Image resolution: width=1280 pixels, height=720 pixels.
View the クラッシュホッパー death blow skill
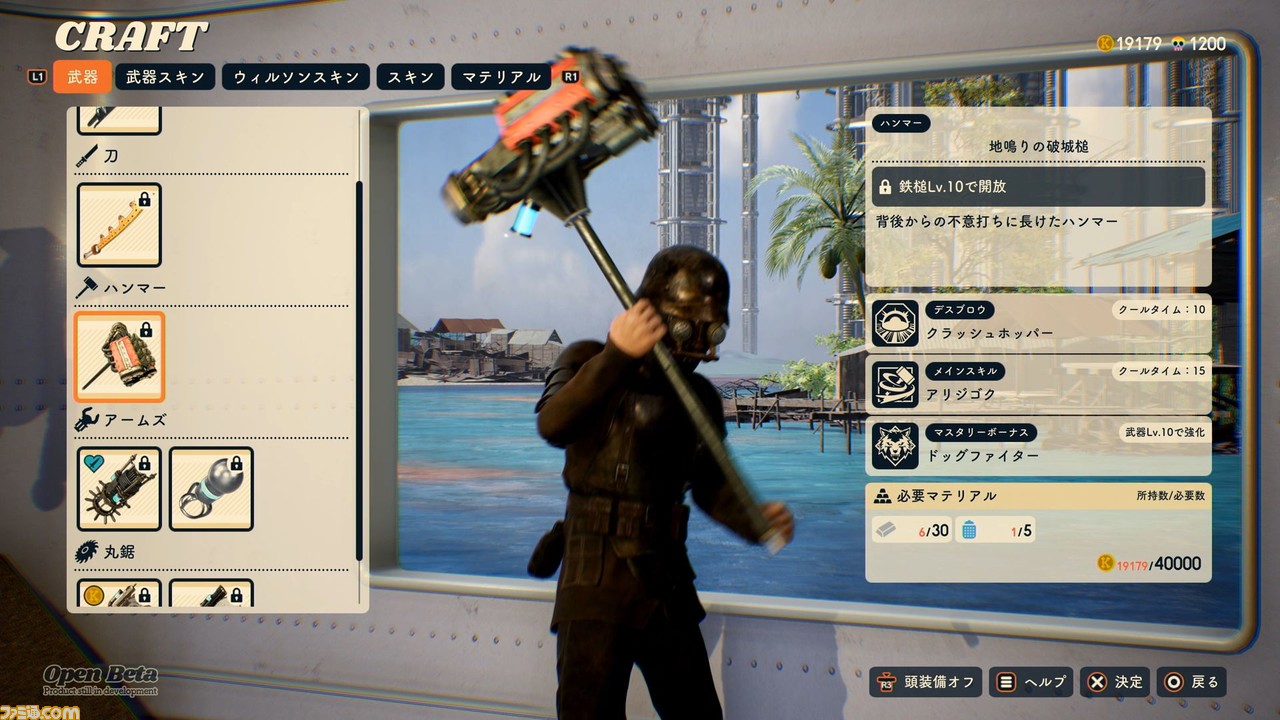(x=1038, y=323)
